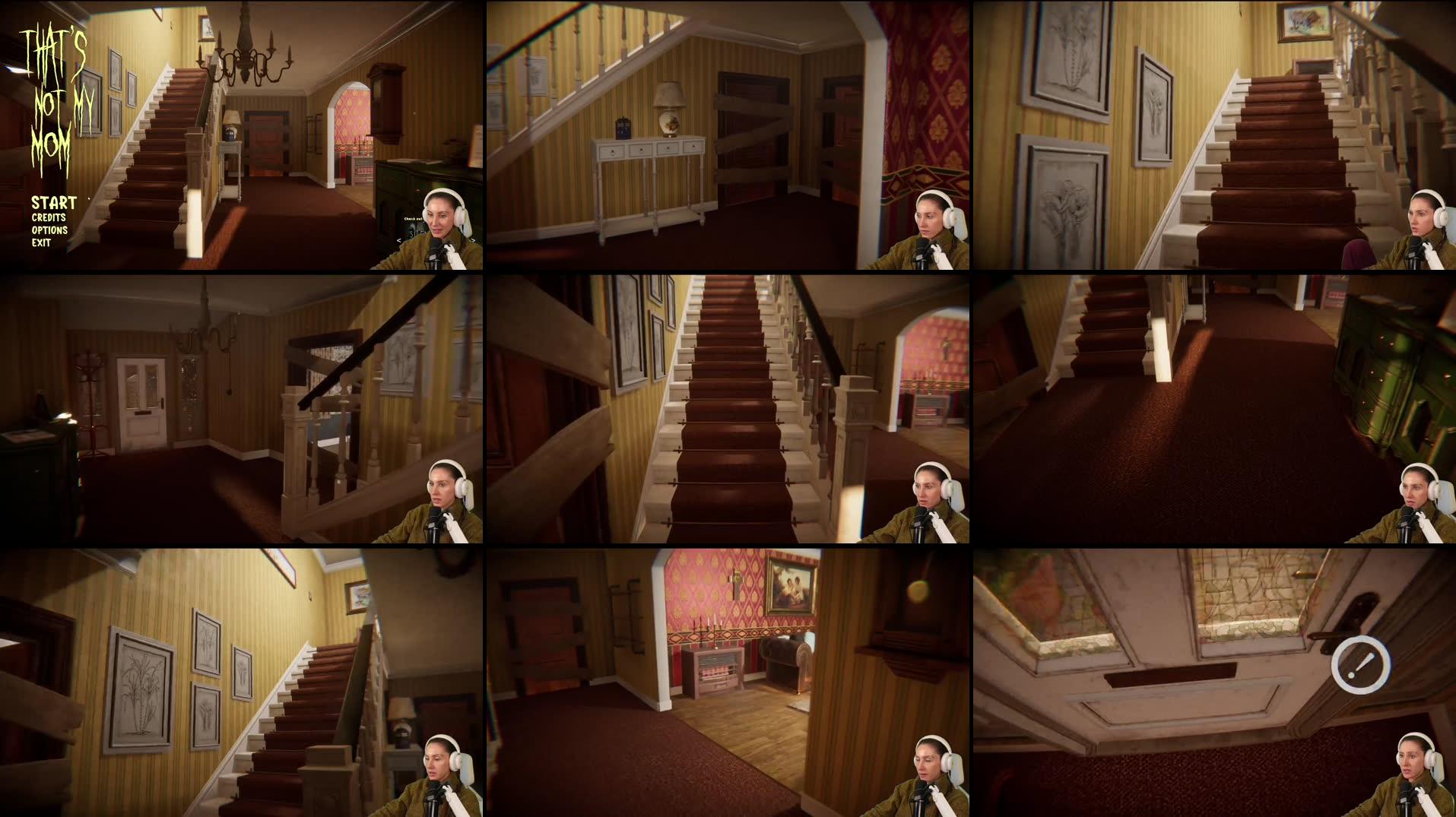Click the right arrow on the Check out carousel
This screenshot has width=1456, height=817.
473,241
